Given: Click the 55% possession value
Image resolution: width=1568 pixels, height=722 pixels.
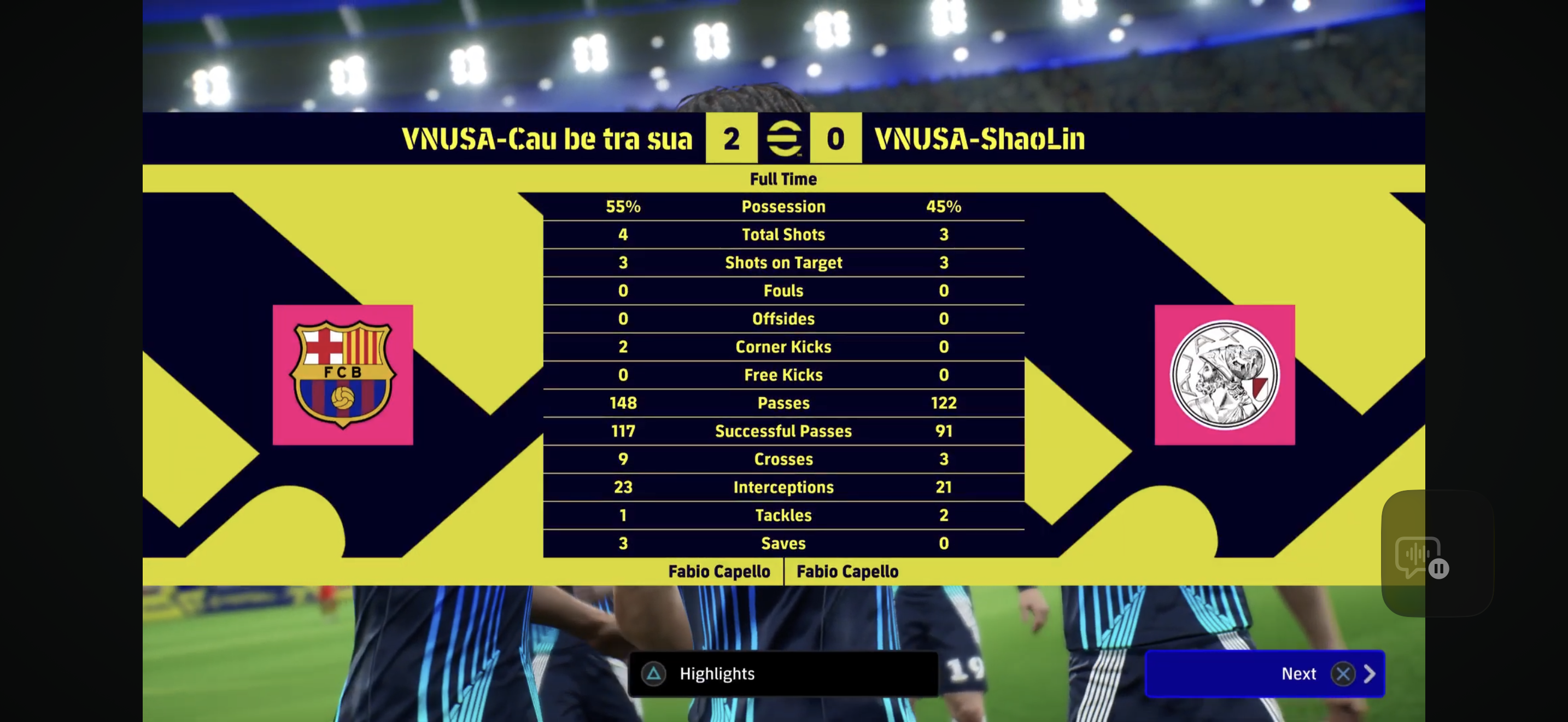Looking at the screenshot, I should point(623,206).
